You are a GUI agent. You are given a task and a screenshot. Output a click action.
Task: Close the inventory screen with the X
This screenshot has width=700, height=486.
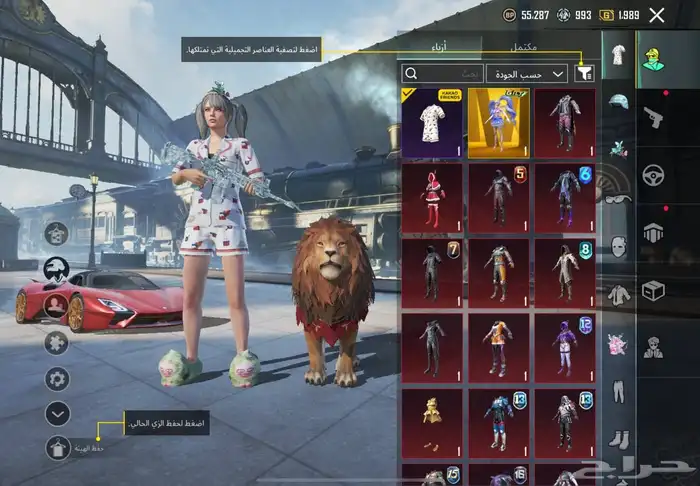657,15
